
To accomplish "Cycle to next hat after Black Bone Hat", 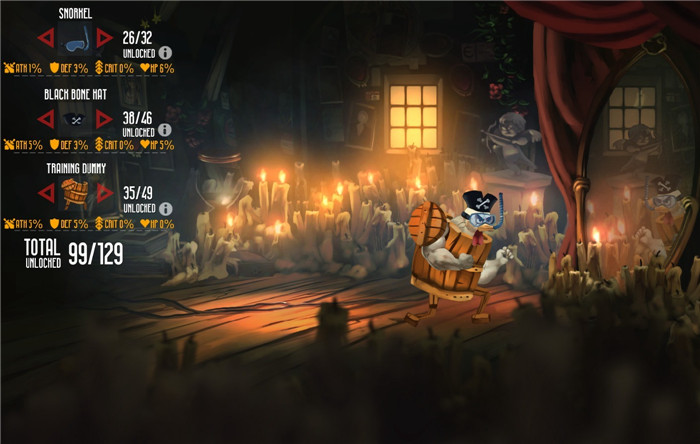I will pos(104,118).
